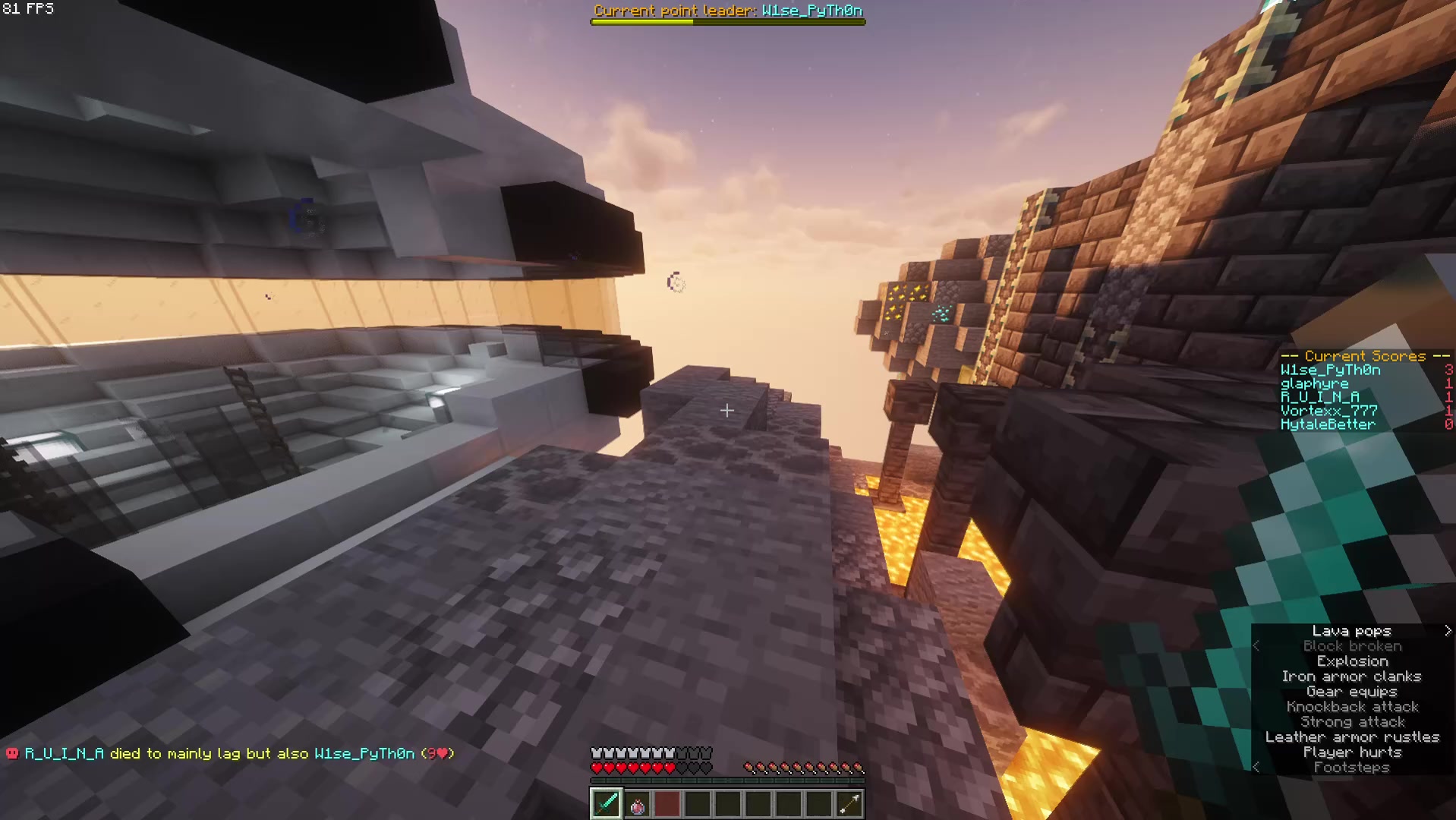Screen dimensions: 1456x820
Task: Select the diamond sword in hotbar slot one
Action: (605, 803)
